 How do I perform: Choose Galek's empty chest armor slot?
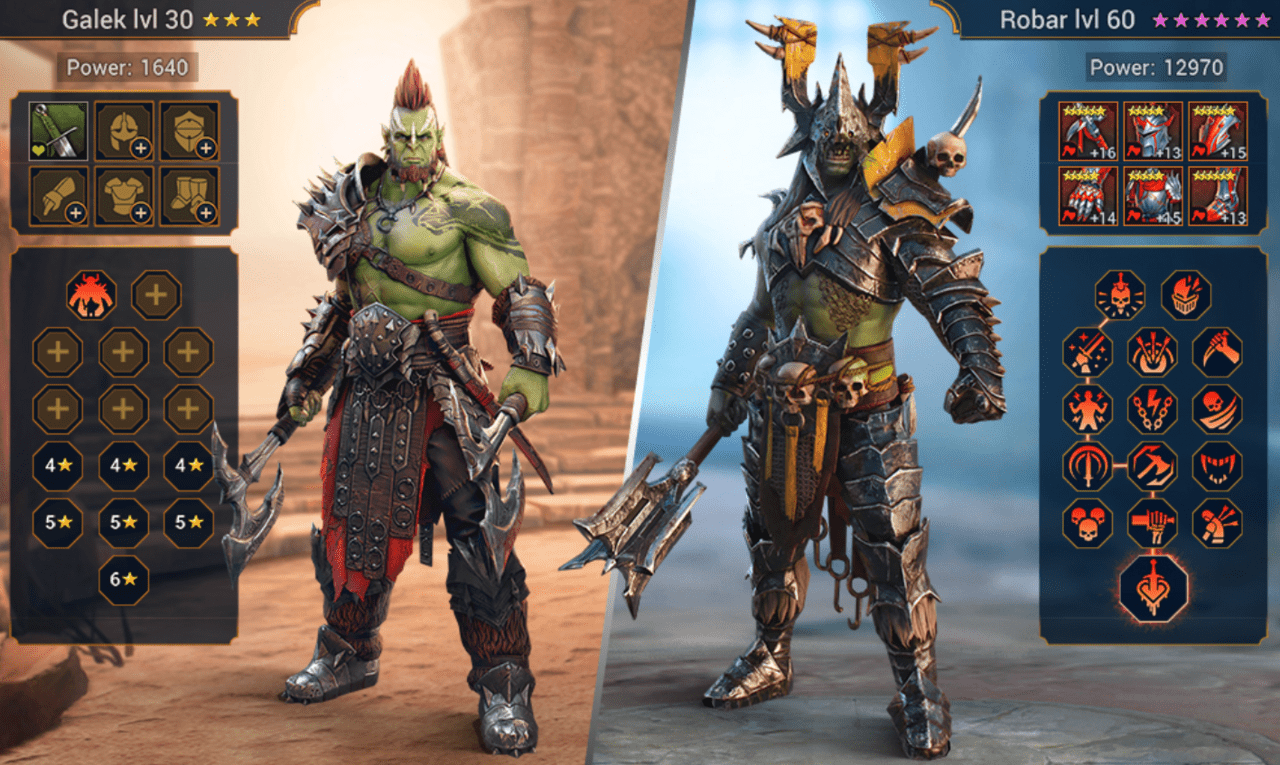[124, 195]
